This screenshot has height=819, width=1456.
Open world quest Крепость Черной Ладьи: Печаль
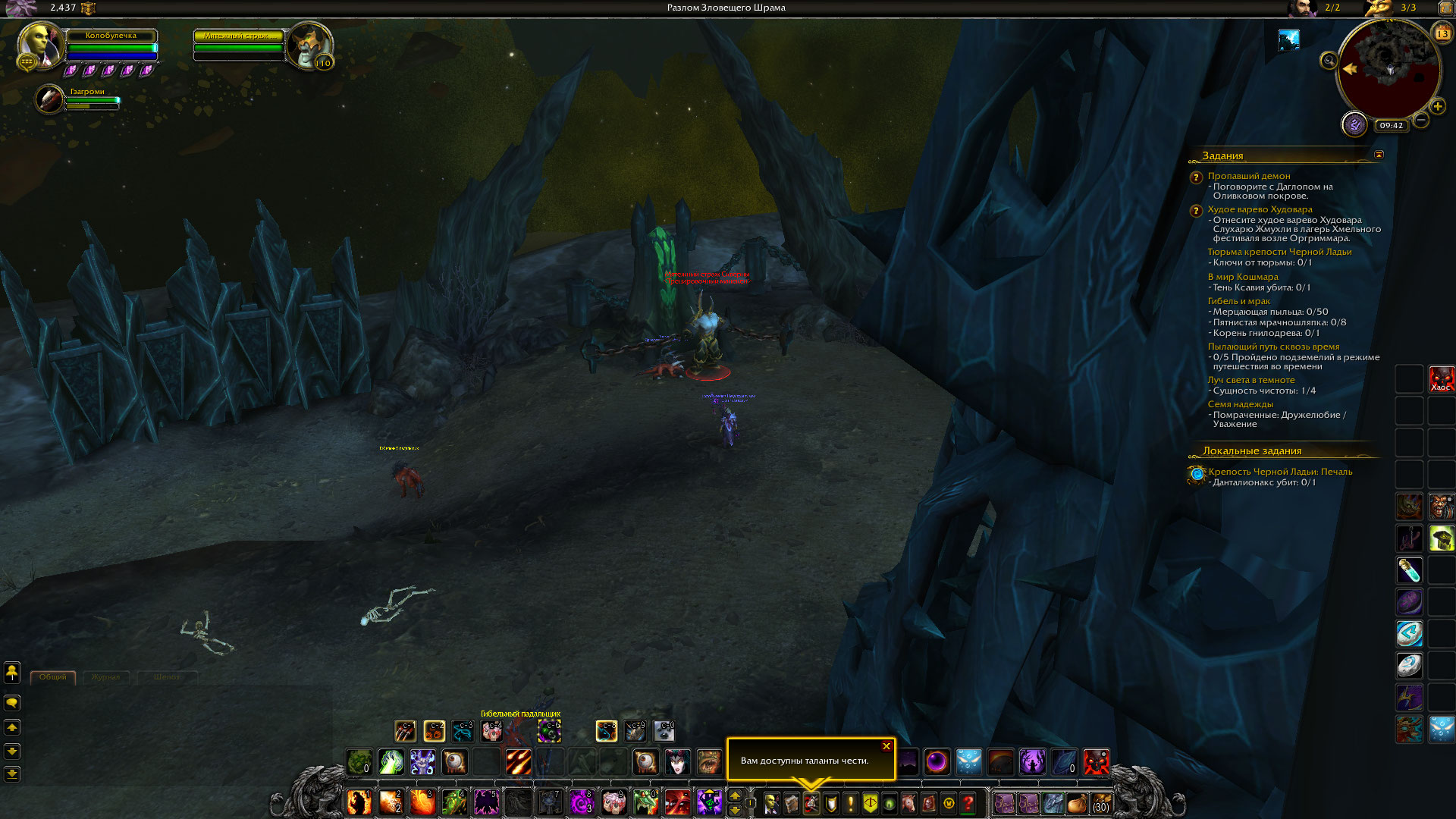[x=1280, y=472]
